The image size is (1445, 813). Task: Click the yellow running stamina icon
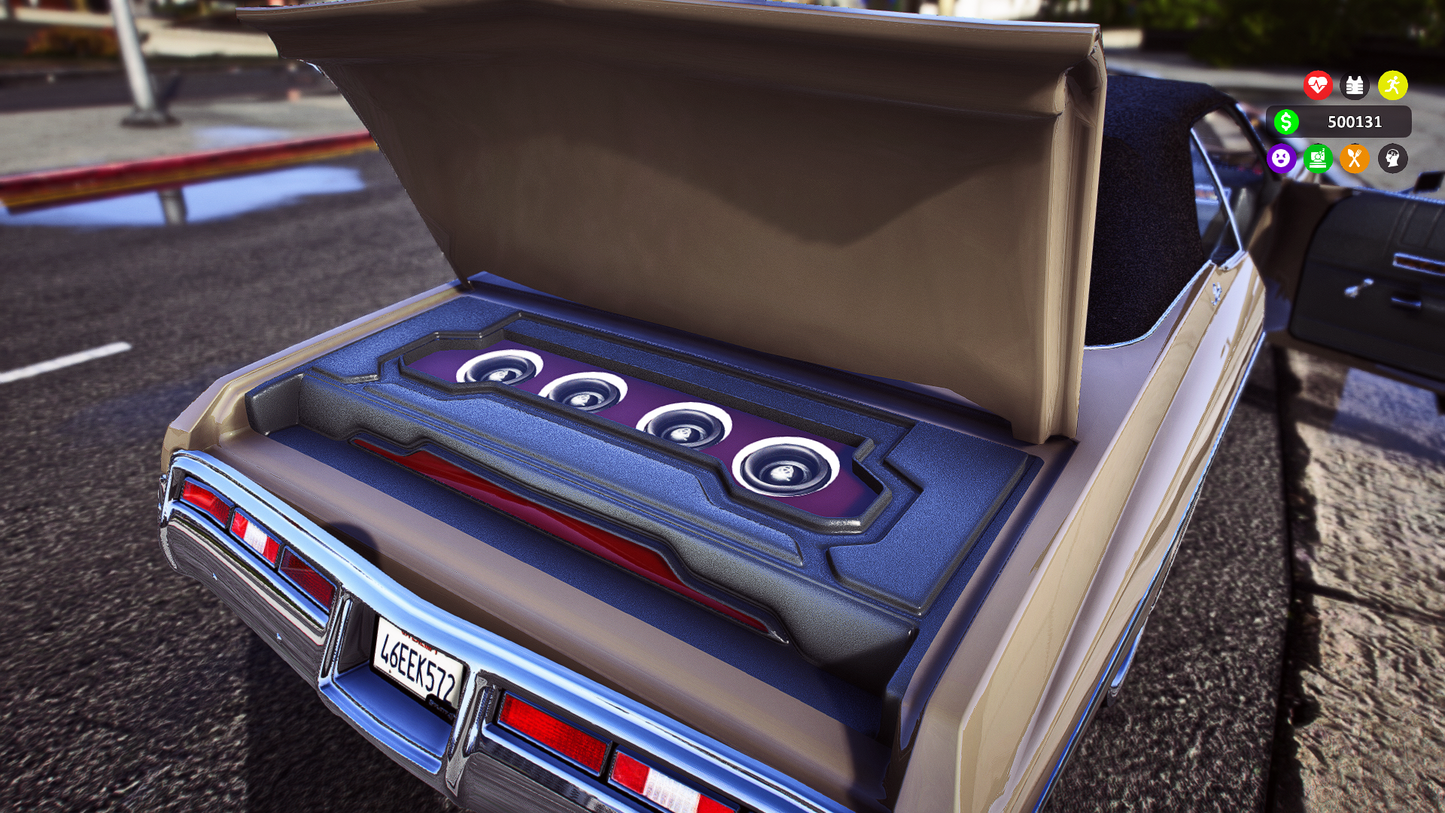pyautogui.click(x=1392, y=86)
